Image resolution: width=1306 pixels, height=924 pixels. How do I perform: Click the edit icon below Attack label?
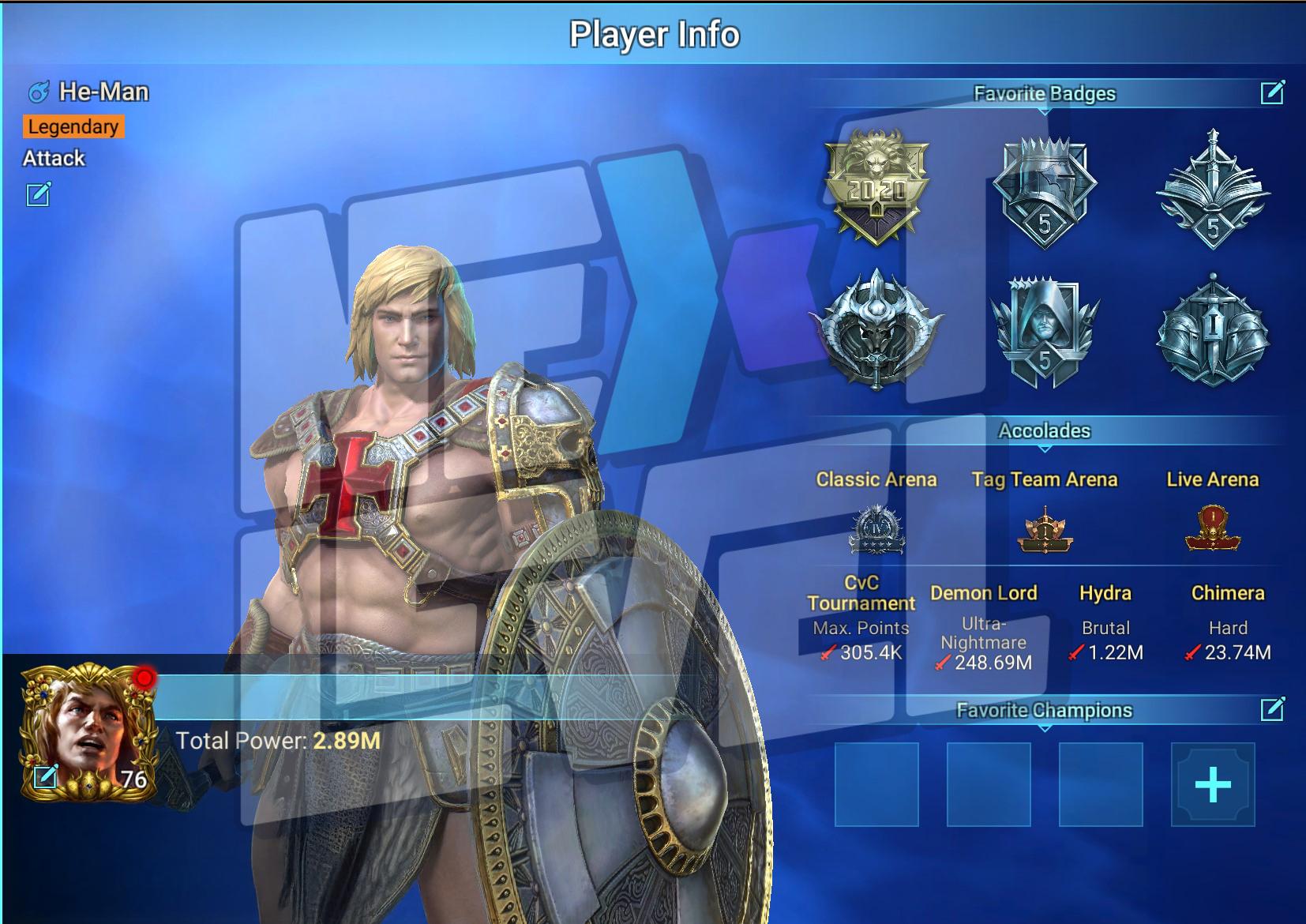(39, 193)
